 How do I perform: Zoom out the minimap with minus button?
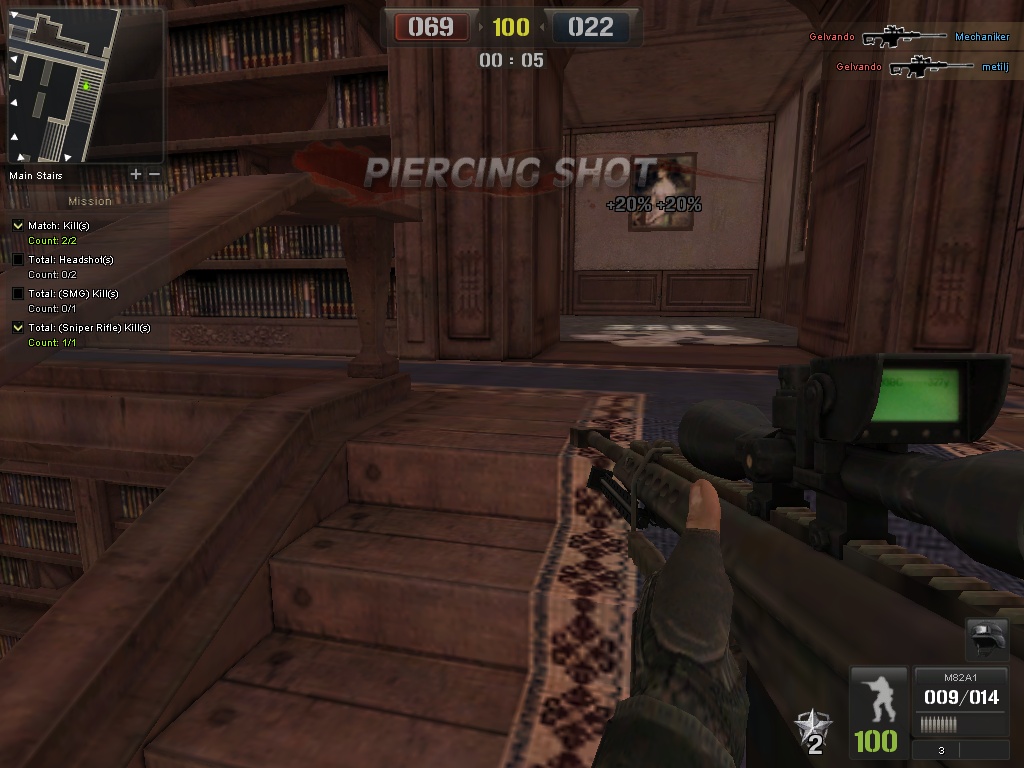point(154,174)
